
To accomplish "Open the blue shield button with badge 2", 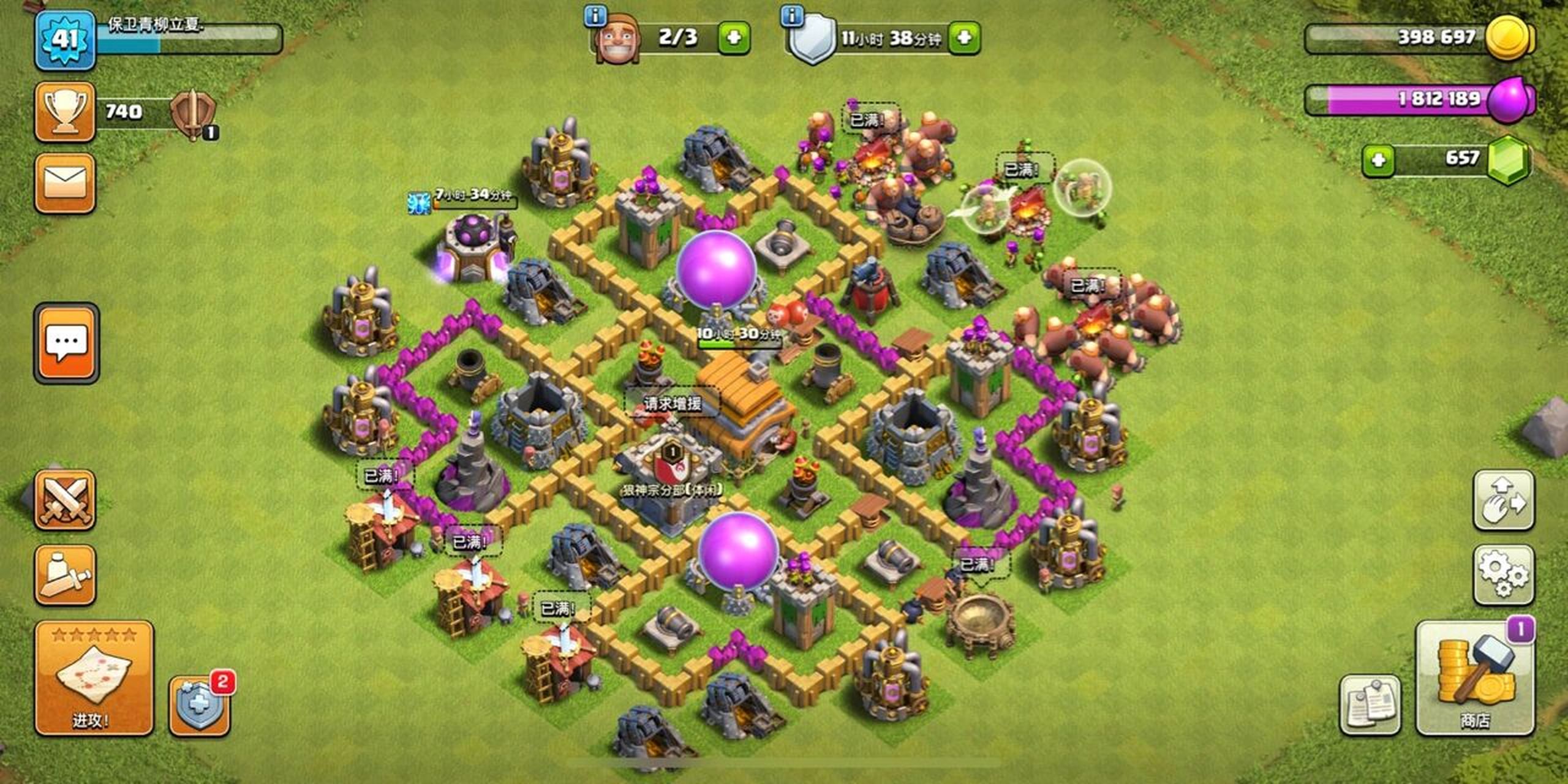I will coord(200,706).
